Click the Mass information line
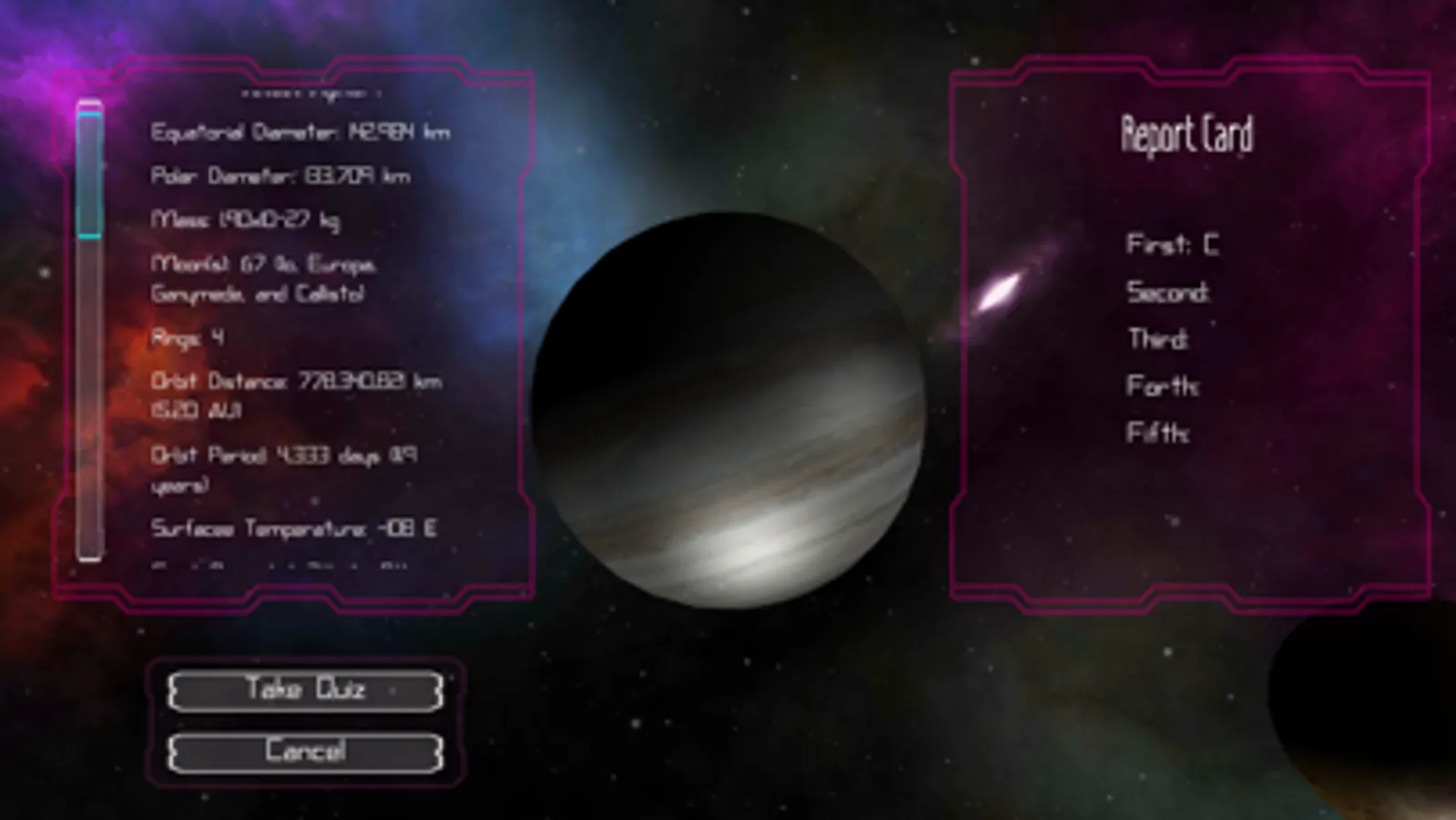 (x=246, y=220)
